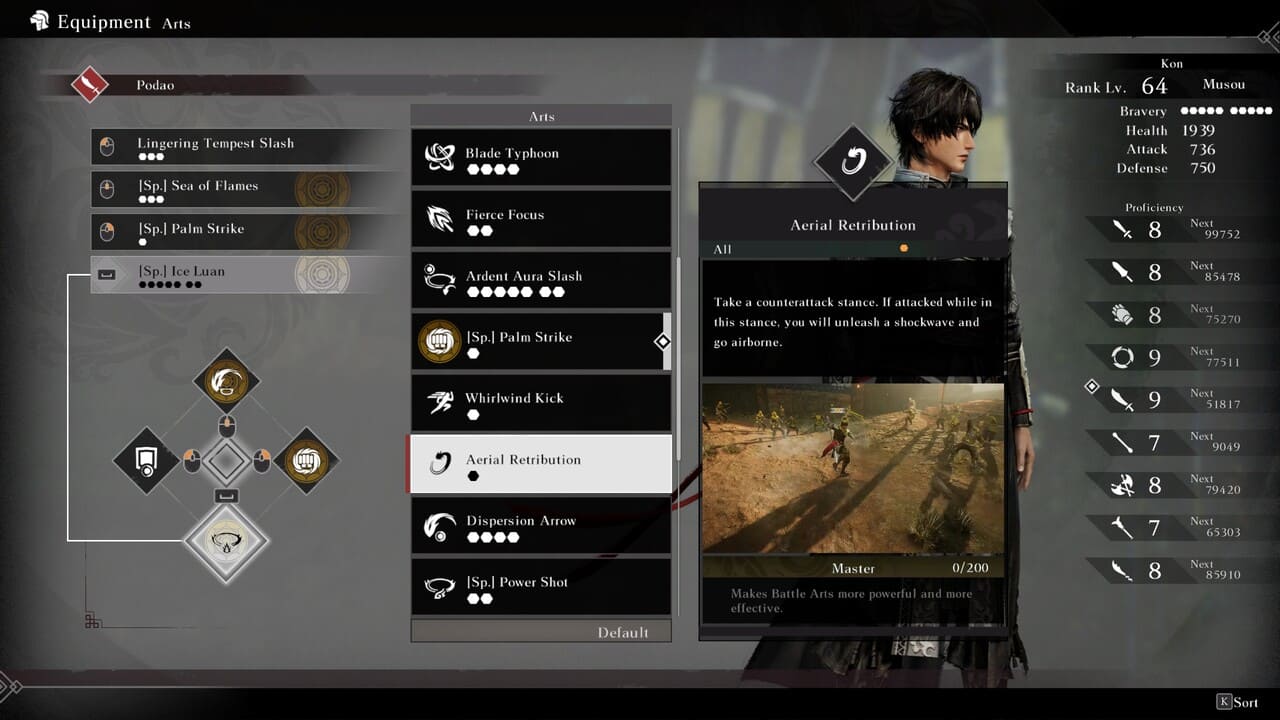
Task: Choose Fierce Focus from the Arts list
Action: tap(541, 219)
